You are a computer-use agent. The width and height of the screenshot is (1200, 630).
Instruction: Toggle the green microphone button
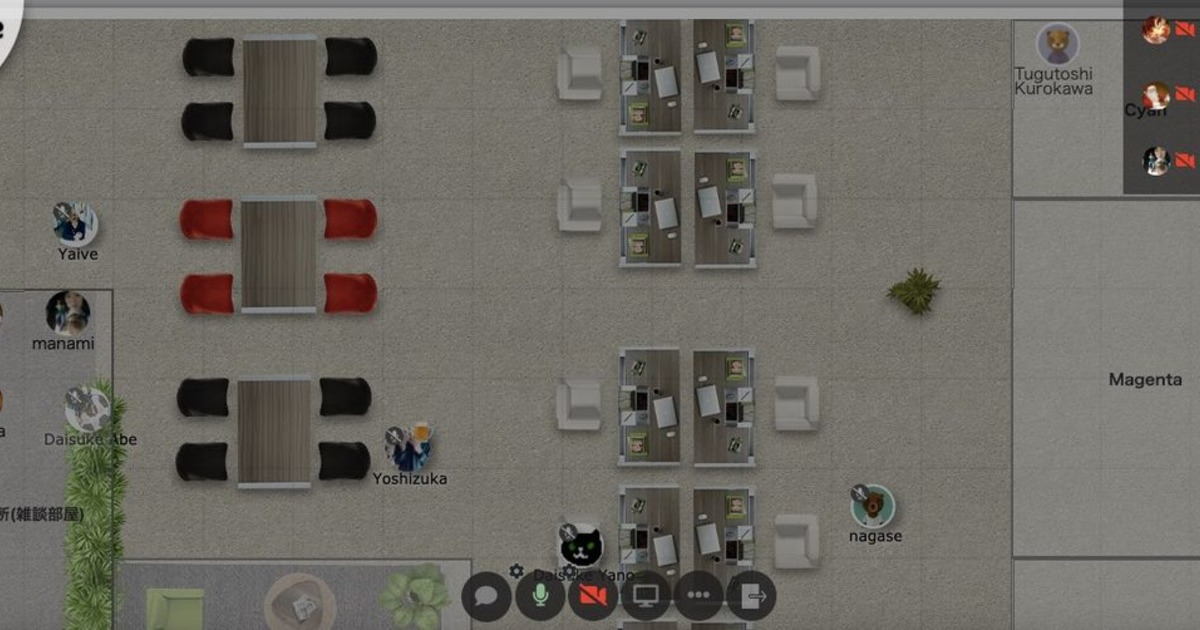[x=541, y=596]
